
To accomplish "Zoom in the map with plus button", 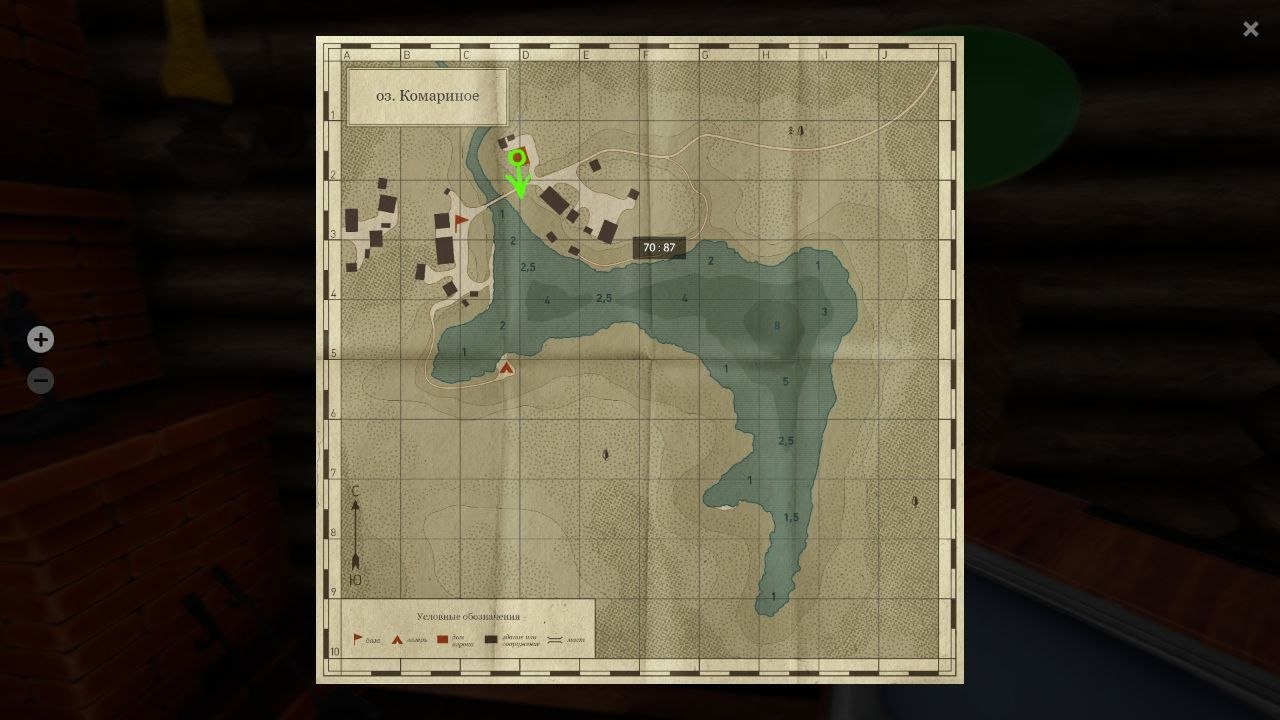I will 40,340.
